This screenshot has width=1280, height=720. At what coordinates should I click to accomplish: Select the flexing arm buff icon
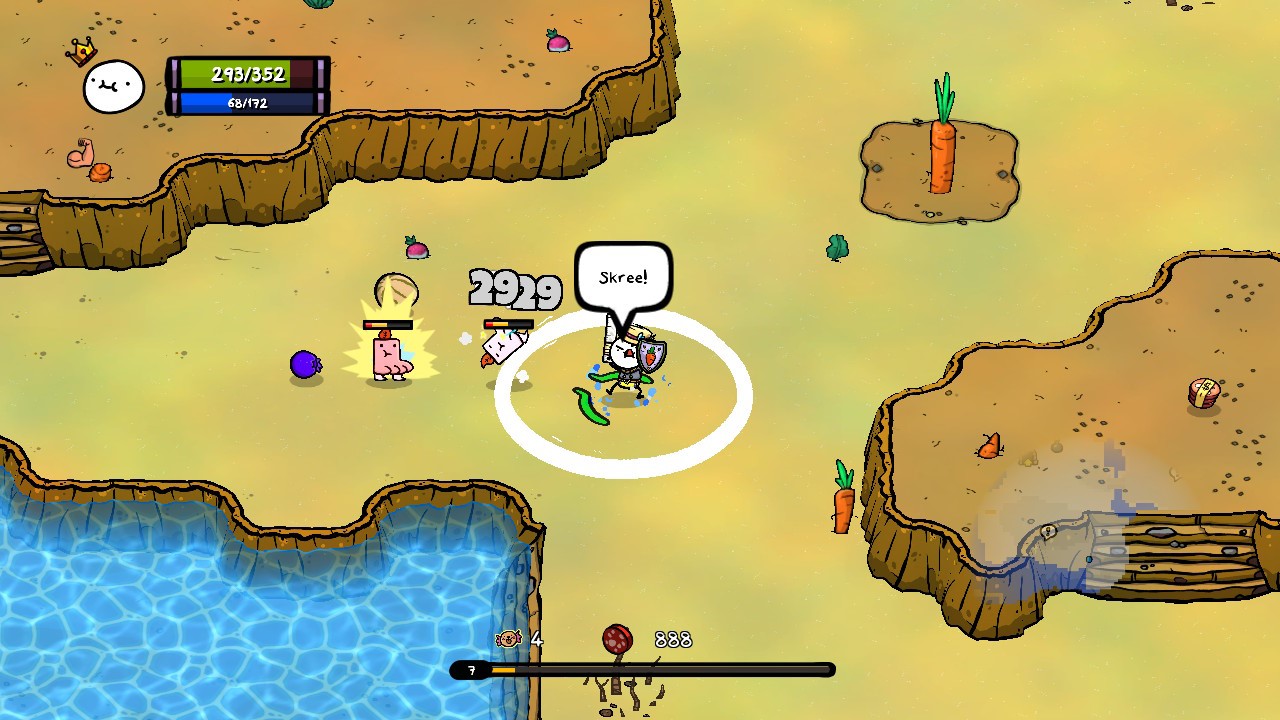(x=80, y=153)
